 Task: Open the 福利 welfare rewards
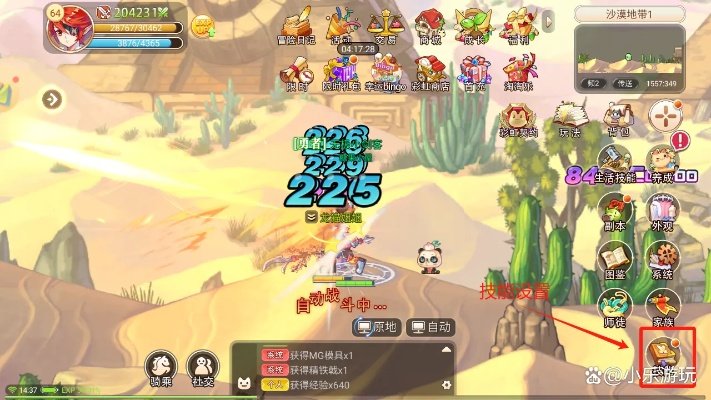tap(518, 24)
